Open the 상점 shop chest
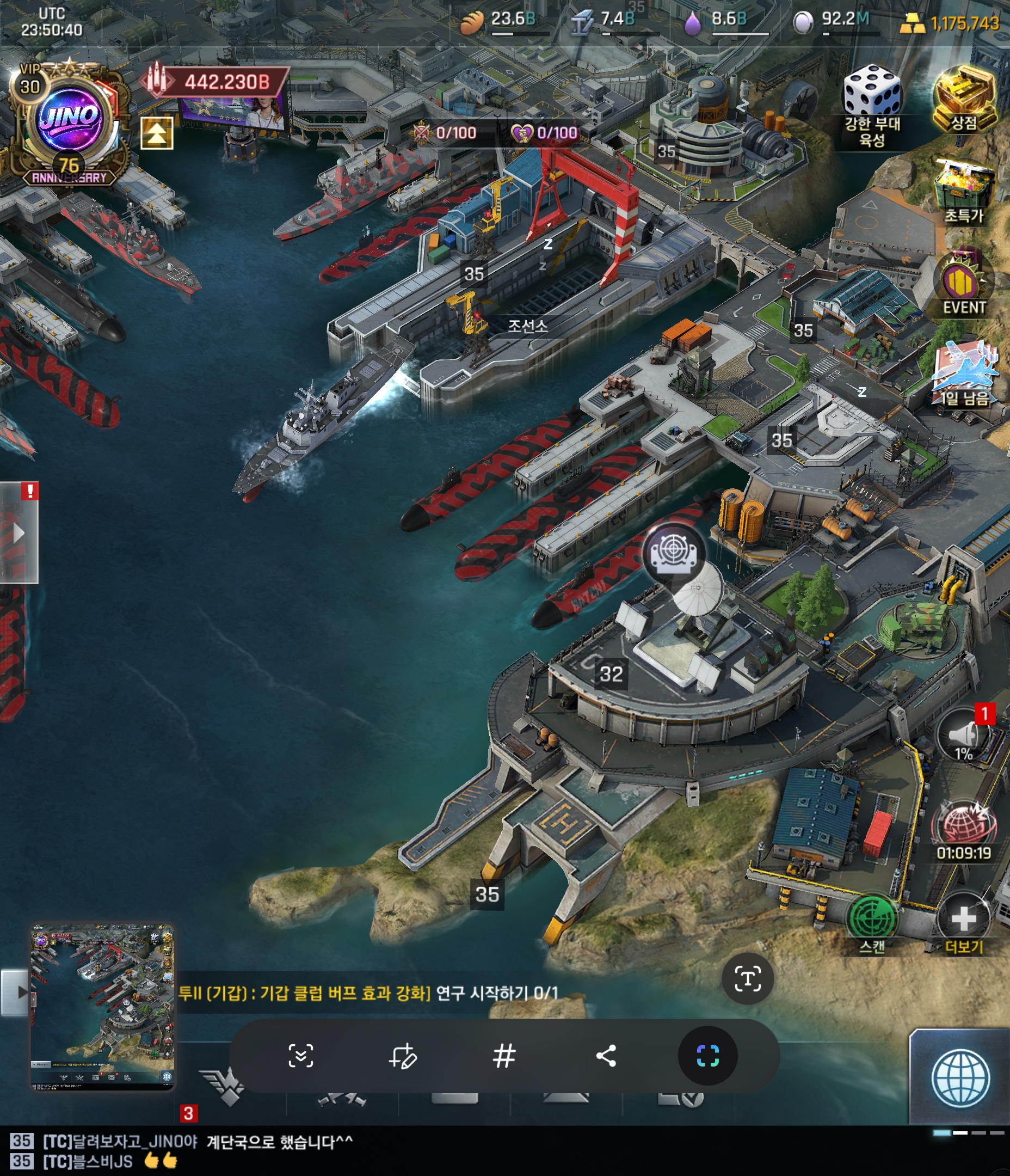1010x1176 pixels. pyautogui.click(x=963, y=97)
